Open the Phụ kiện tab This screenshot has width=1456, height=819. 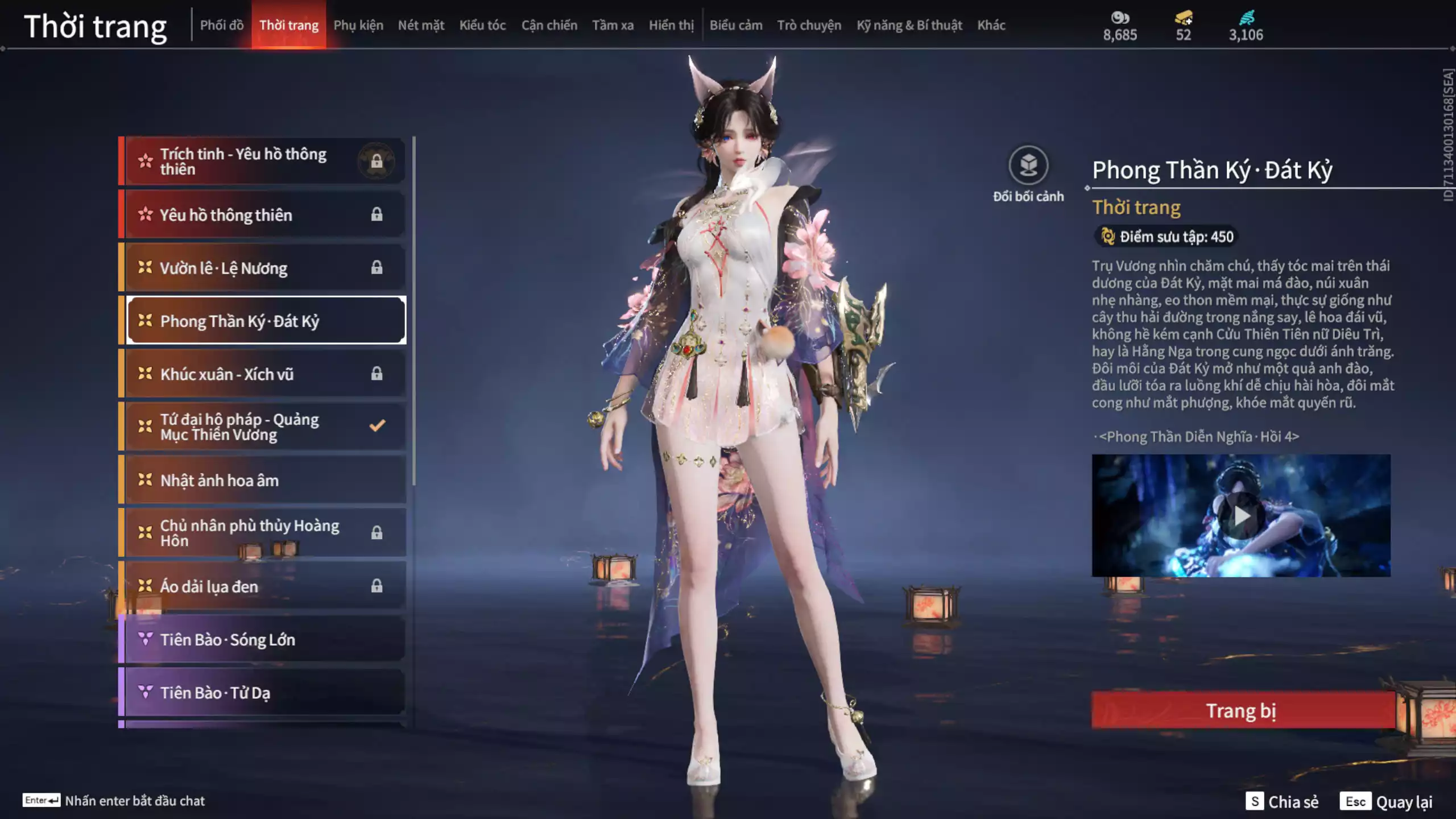358,25
